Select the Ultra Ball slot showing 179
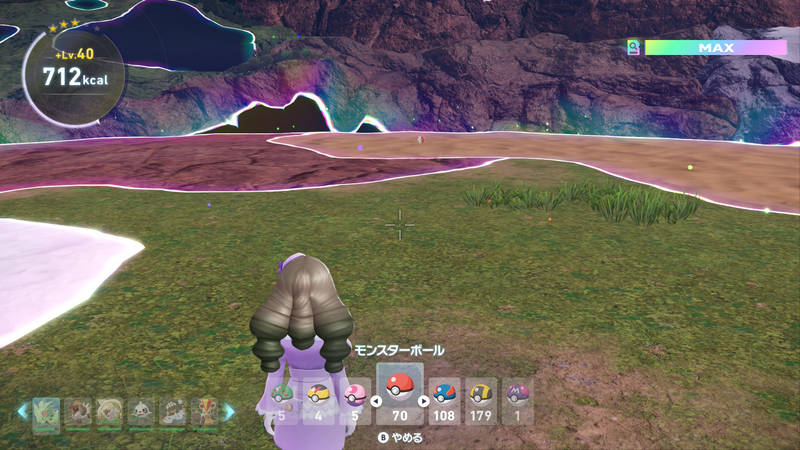Image resolution: width=800 pixels, height=450 pixels. [x=481, y=398]
